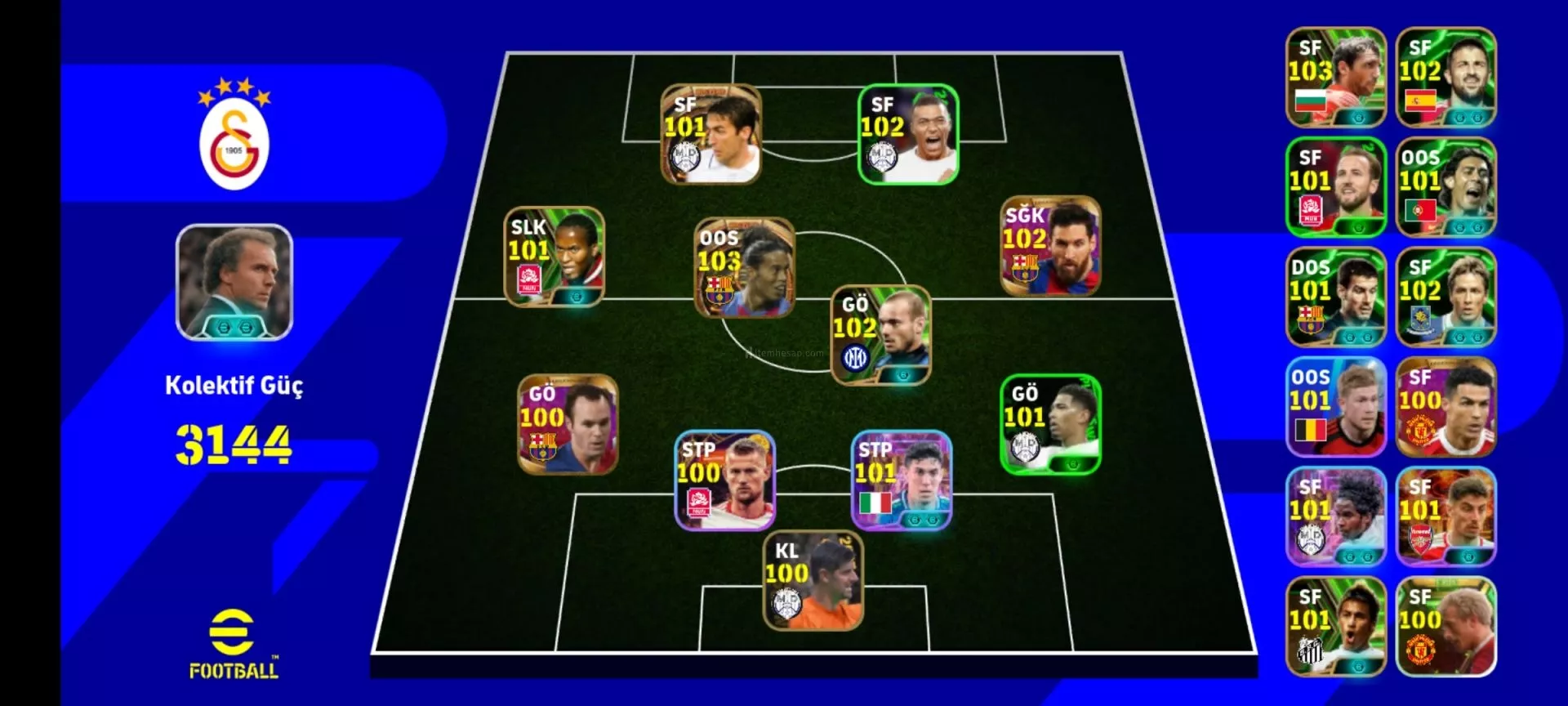Select the STP 100 centre-back card
The image size is (1568, 706).
[724, 480]
